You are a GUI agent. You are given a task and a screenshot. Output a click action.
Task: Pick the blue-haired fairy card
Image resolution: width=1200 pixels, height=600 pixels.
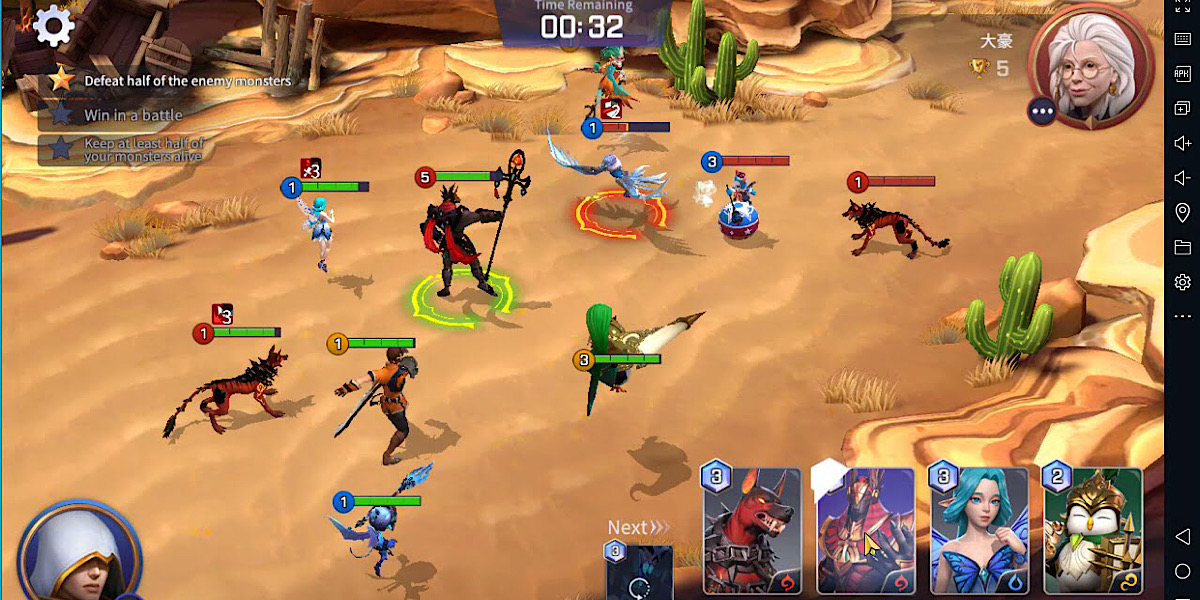[979, 531]
